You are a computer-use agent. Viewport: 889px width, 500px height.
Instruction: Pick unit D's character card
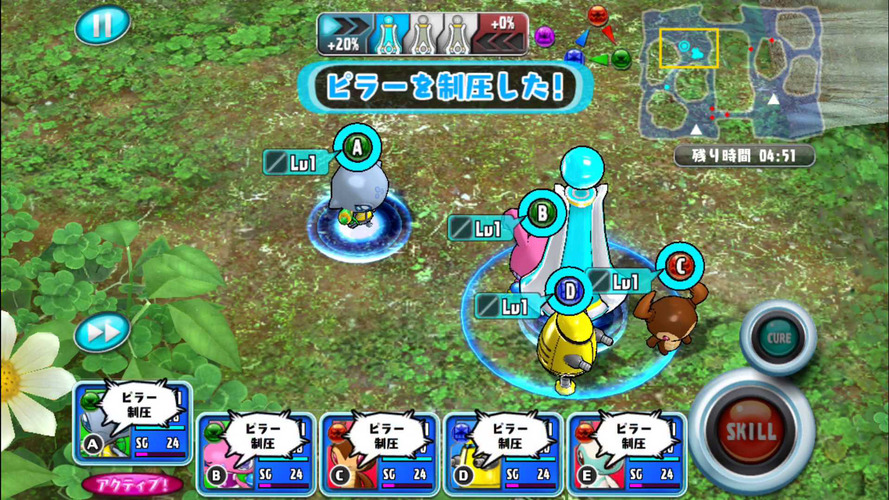point(504,453)
